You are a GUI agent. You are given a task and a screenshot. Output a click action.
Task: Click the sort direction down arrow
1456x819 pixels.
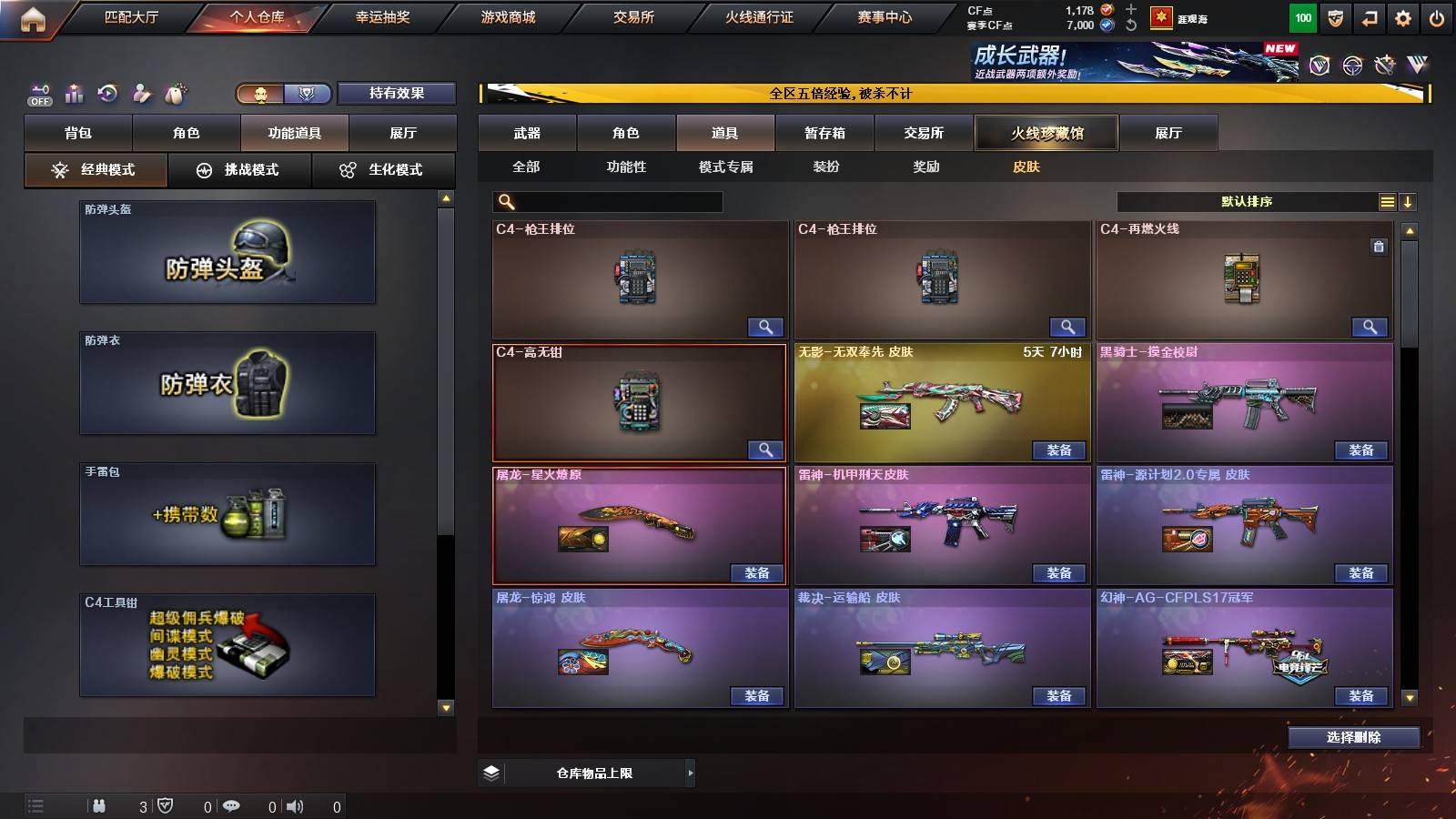coord(1409,201)
